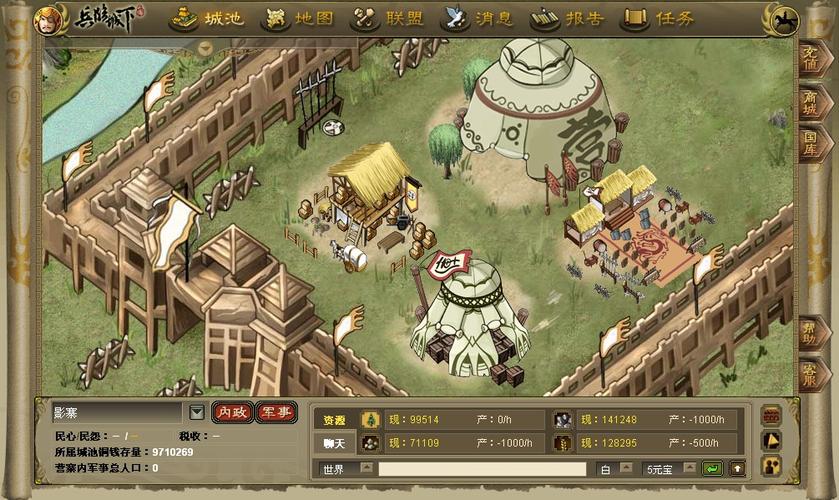This screenshot has width=839, height=500.
Task: Select the 内政 (Internal Affairs) button
Action: pos(232,412)
